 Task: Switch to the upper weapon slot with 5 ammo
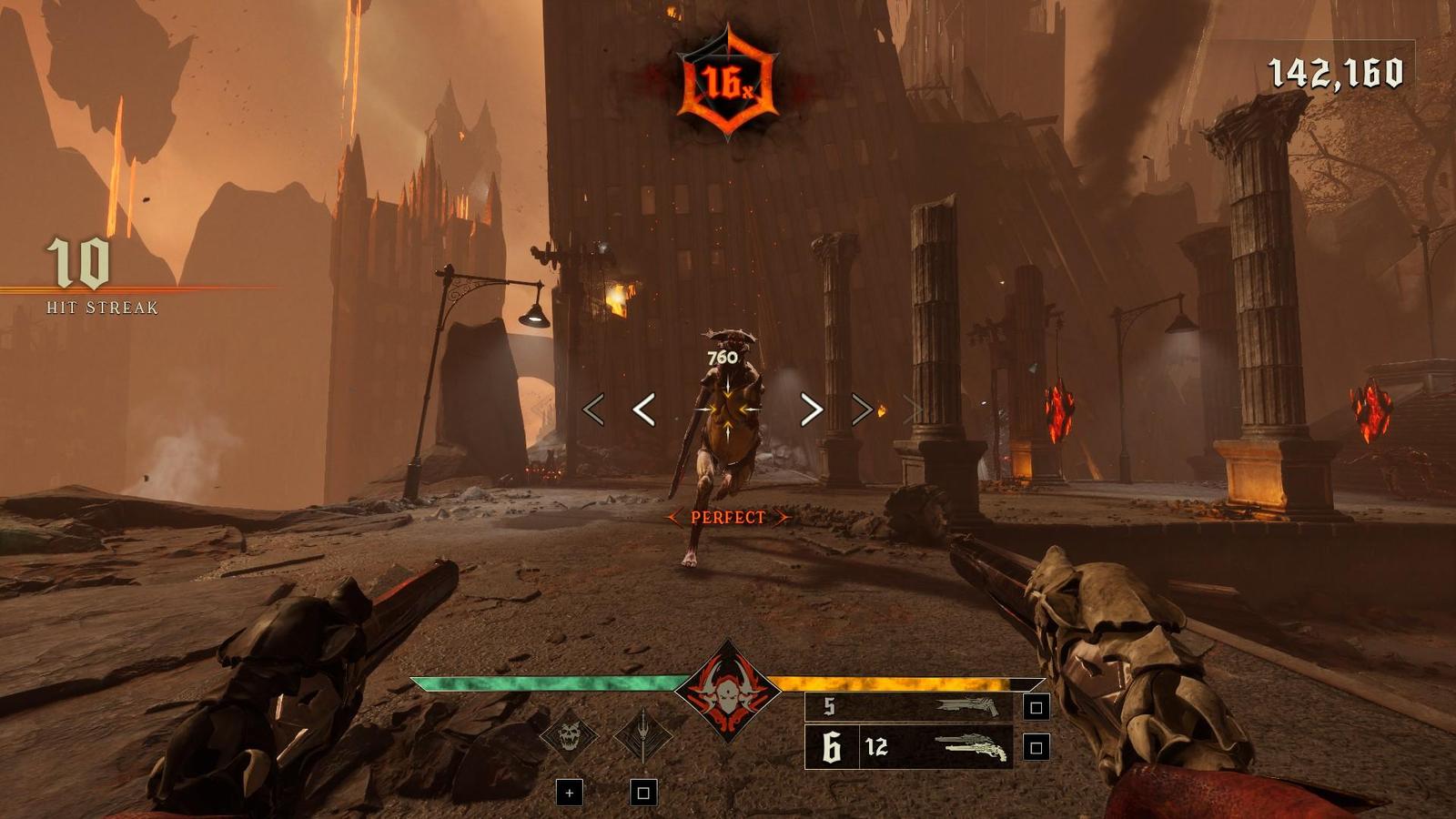(910, 707)
